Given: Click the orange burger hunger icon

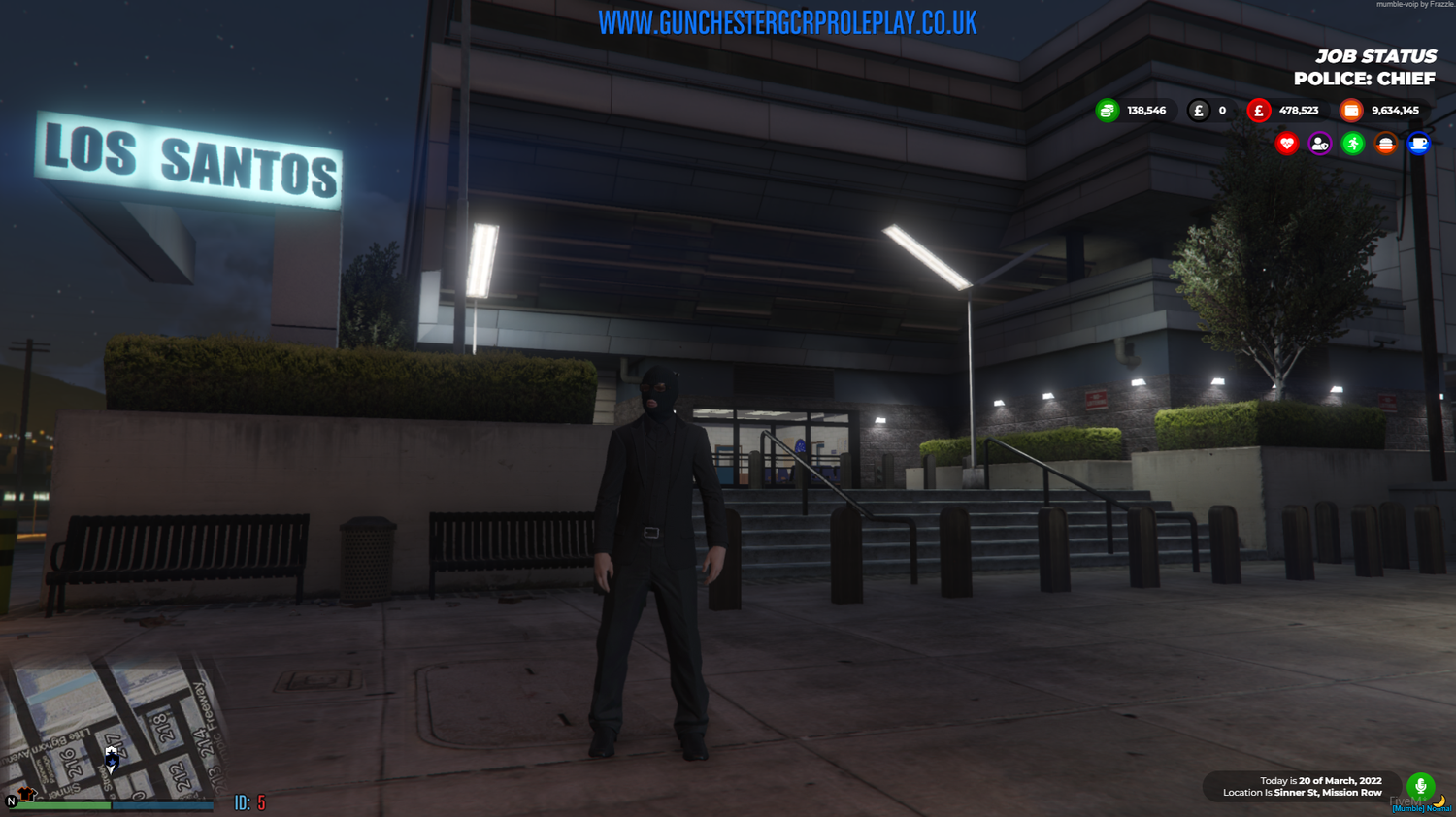Looking at the screenshot, I should coord(1386,143).
